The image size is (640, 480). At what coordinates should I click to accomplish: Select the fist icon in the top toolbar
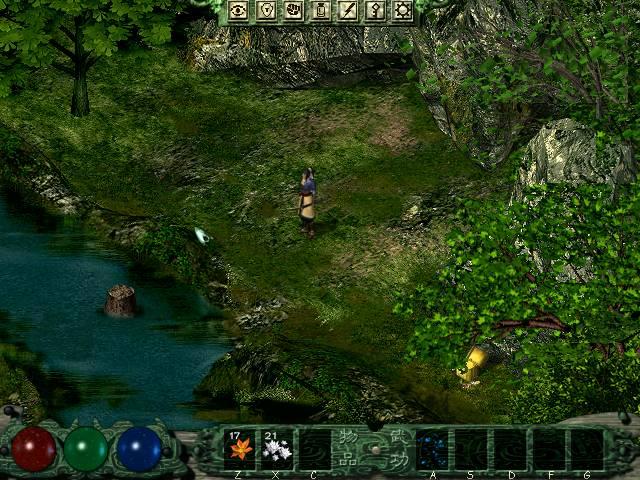[294, 11]
